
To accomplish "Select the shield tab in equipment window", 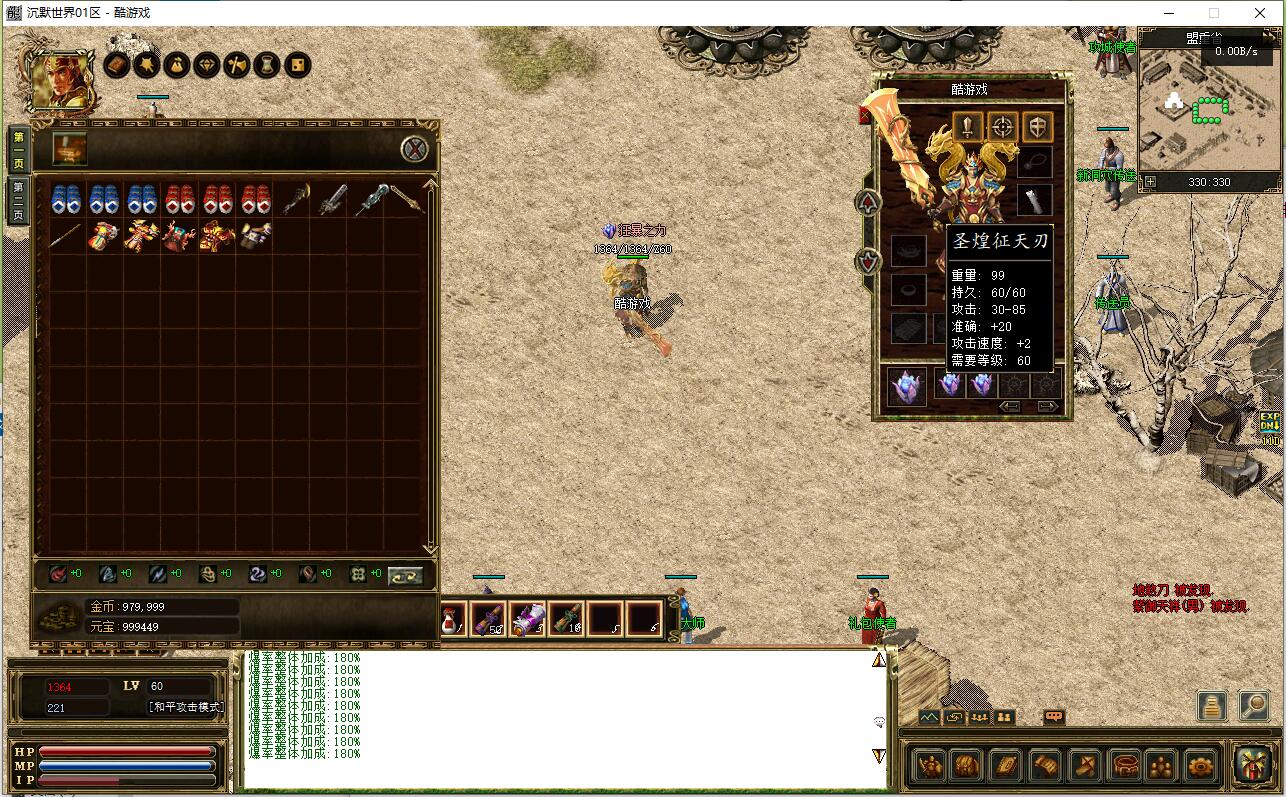I will pyautogui.click(x=1037, y=127).
